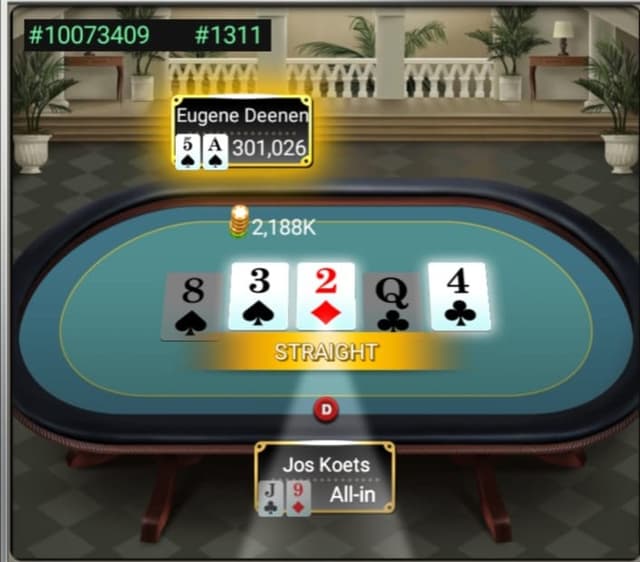Open Eugene Deenen's player panel
Viewport: 640px width, 562px height.
(x=241, y=132)
